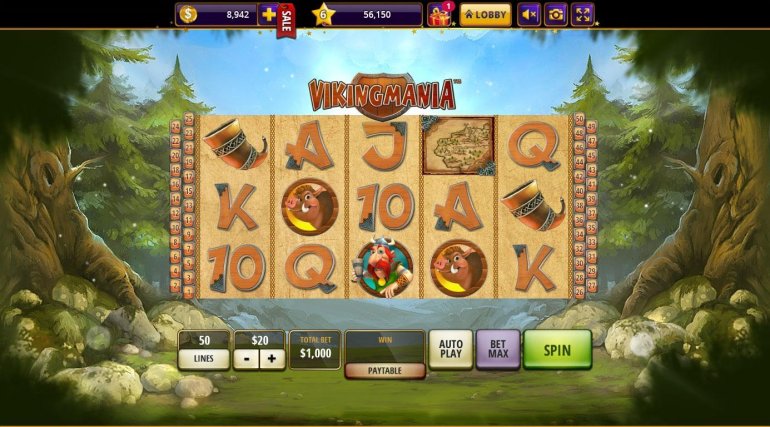
Task: Turn on Auto Play
Action: tap(451, 350)
